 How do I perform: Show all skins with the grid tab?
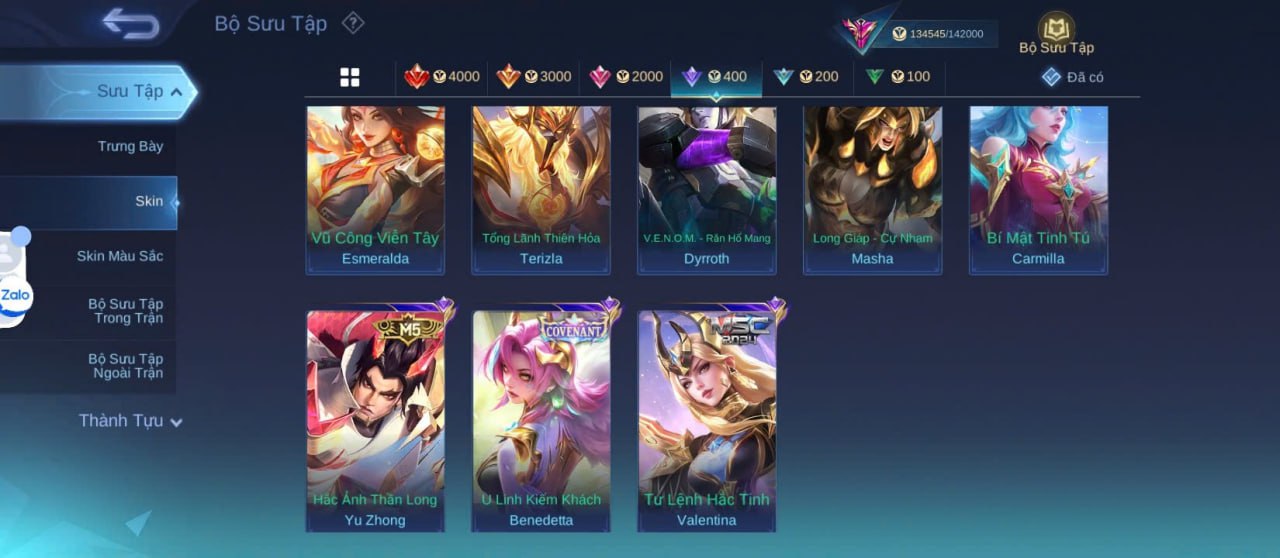point(350,77)
